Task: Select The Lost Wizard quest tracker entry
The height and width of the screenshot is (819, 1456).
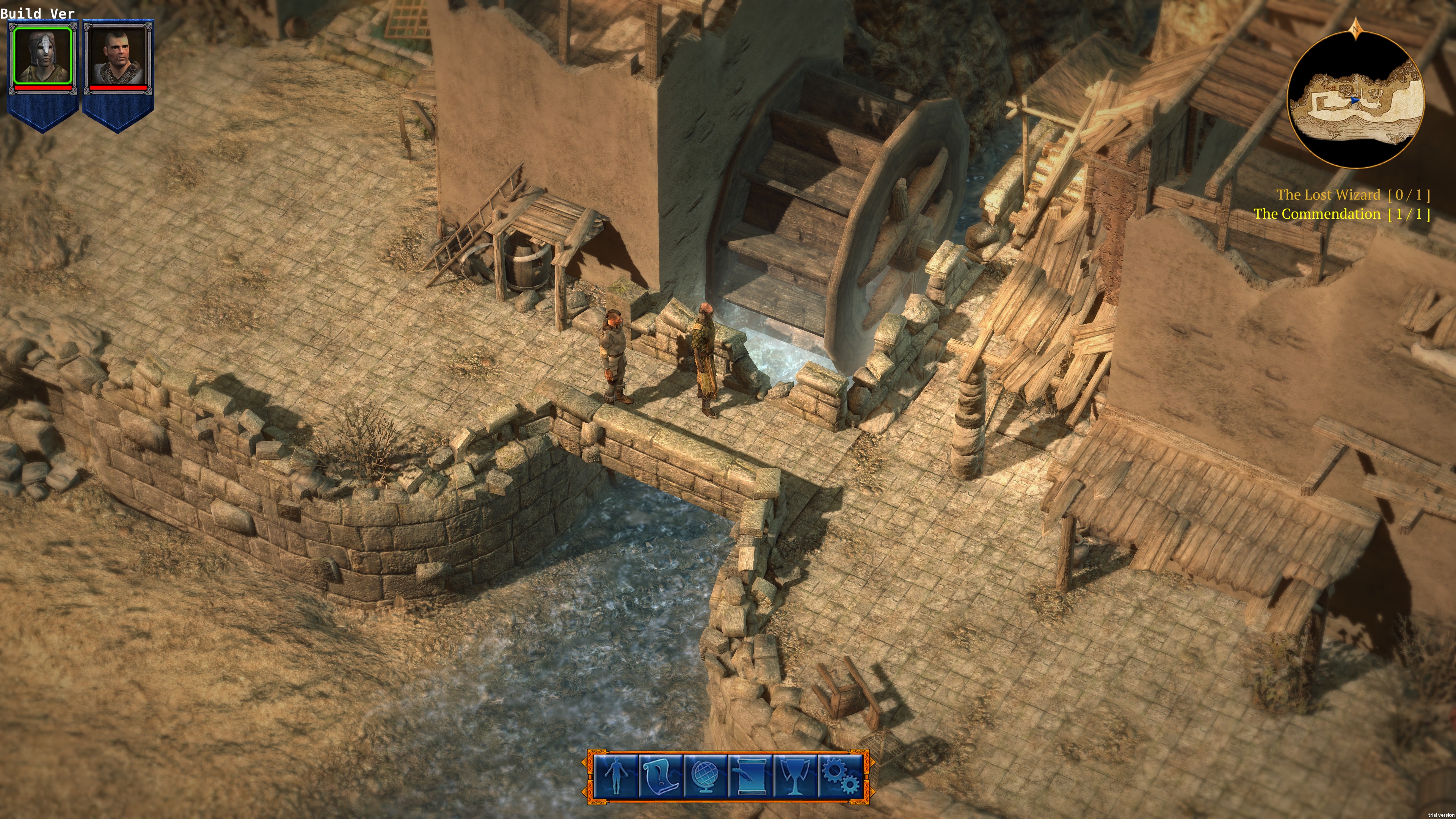Action: click(1352, 195)
